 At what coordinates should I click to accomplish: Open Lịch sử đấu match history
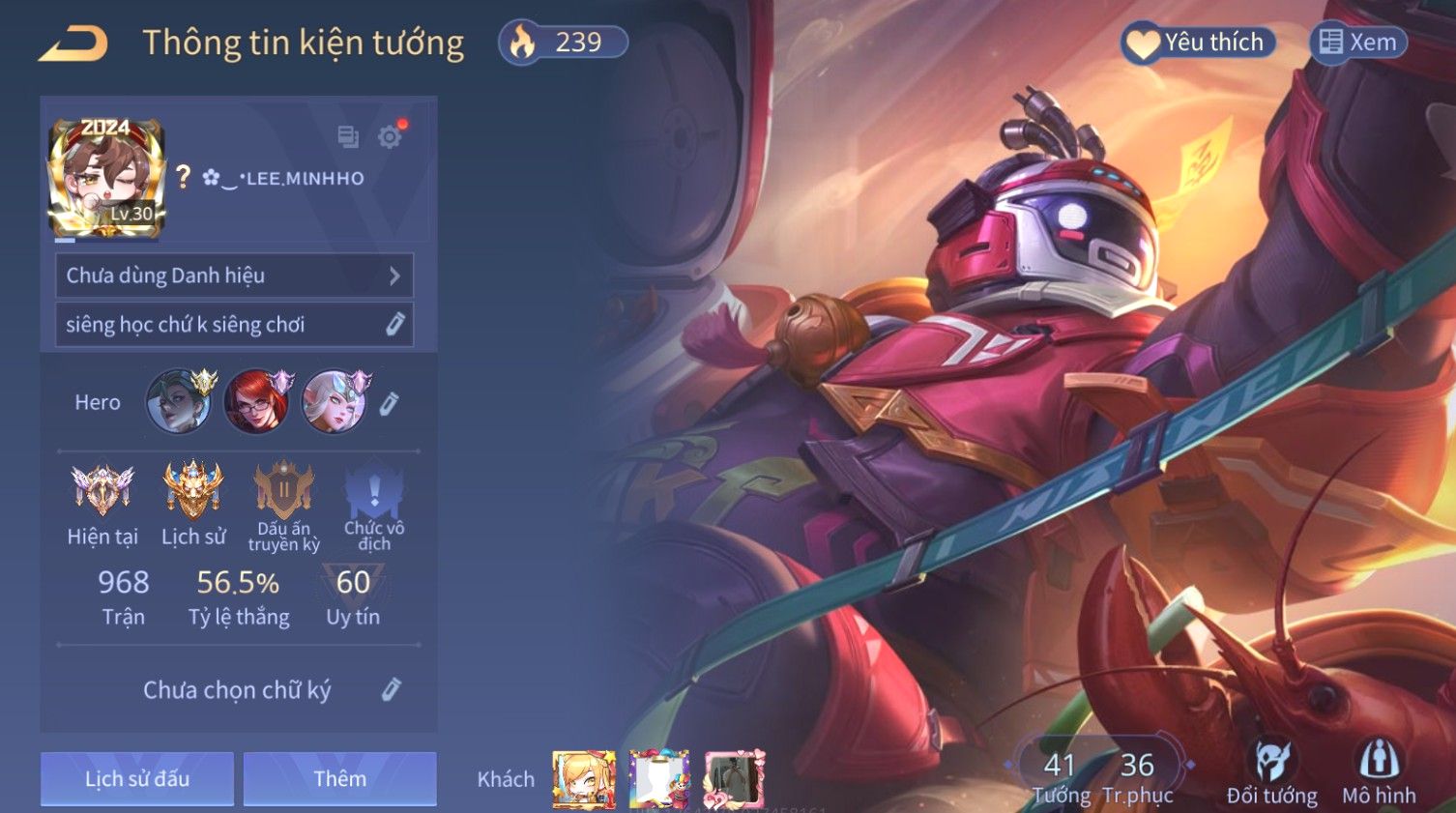point(137,778)
